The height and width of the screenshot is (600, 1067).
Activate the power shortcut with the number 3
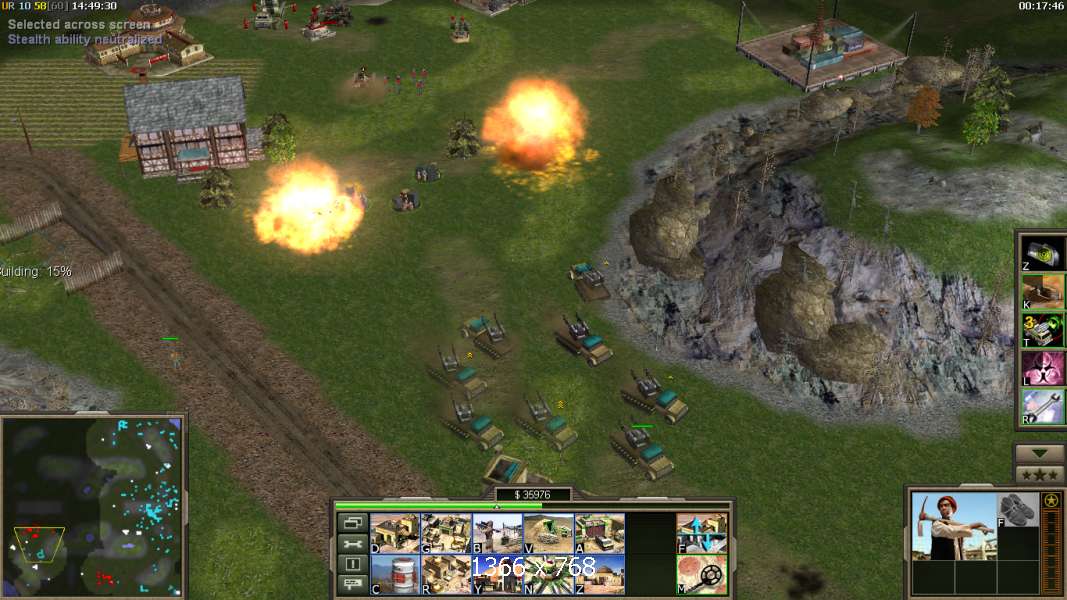click(x=1042, y=329)
